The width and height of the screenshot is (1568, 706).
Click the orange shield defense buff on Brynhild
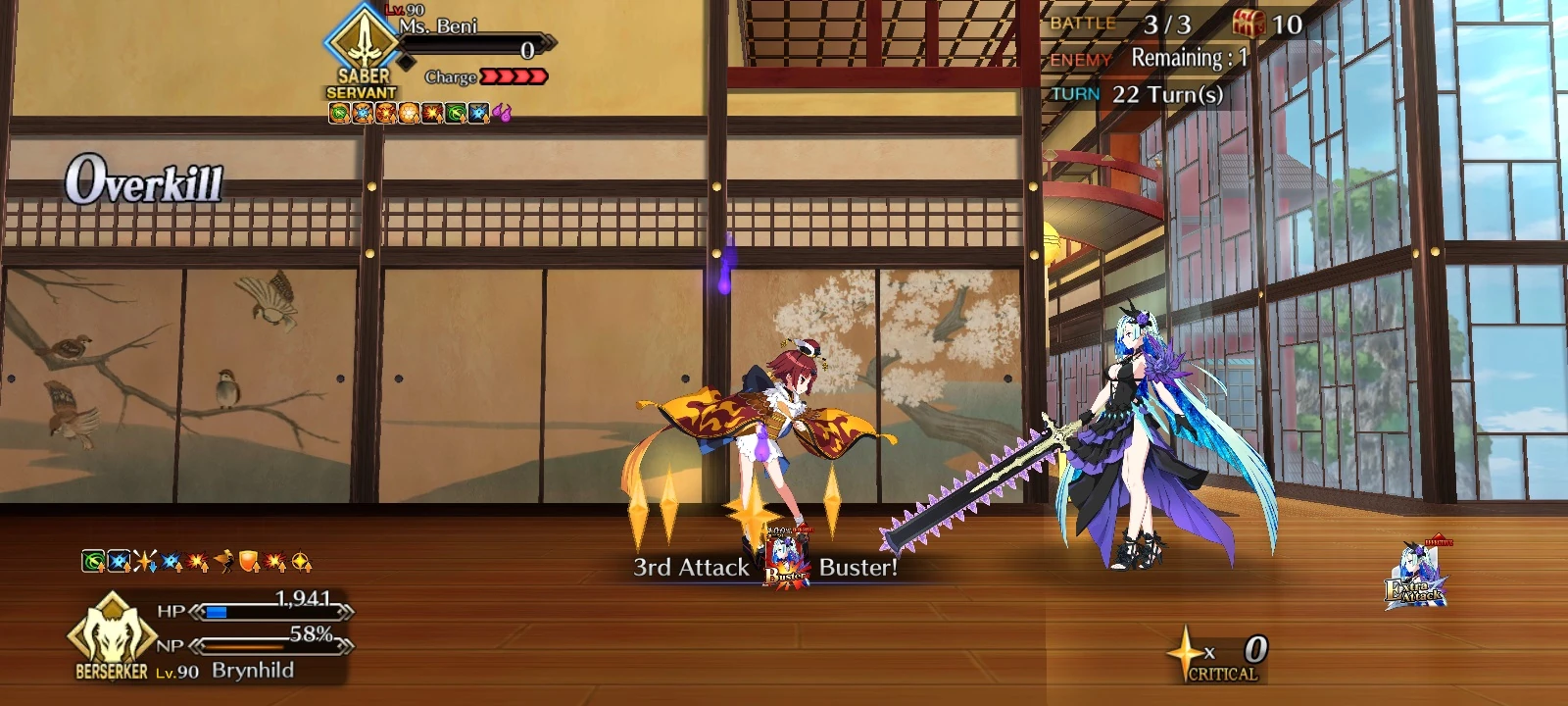pyautogui.click(x=249, y=562)
